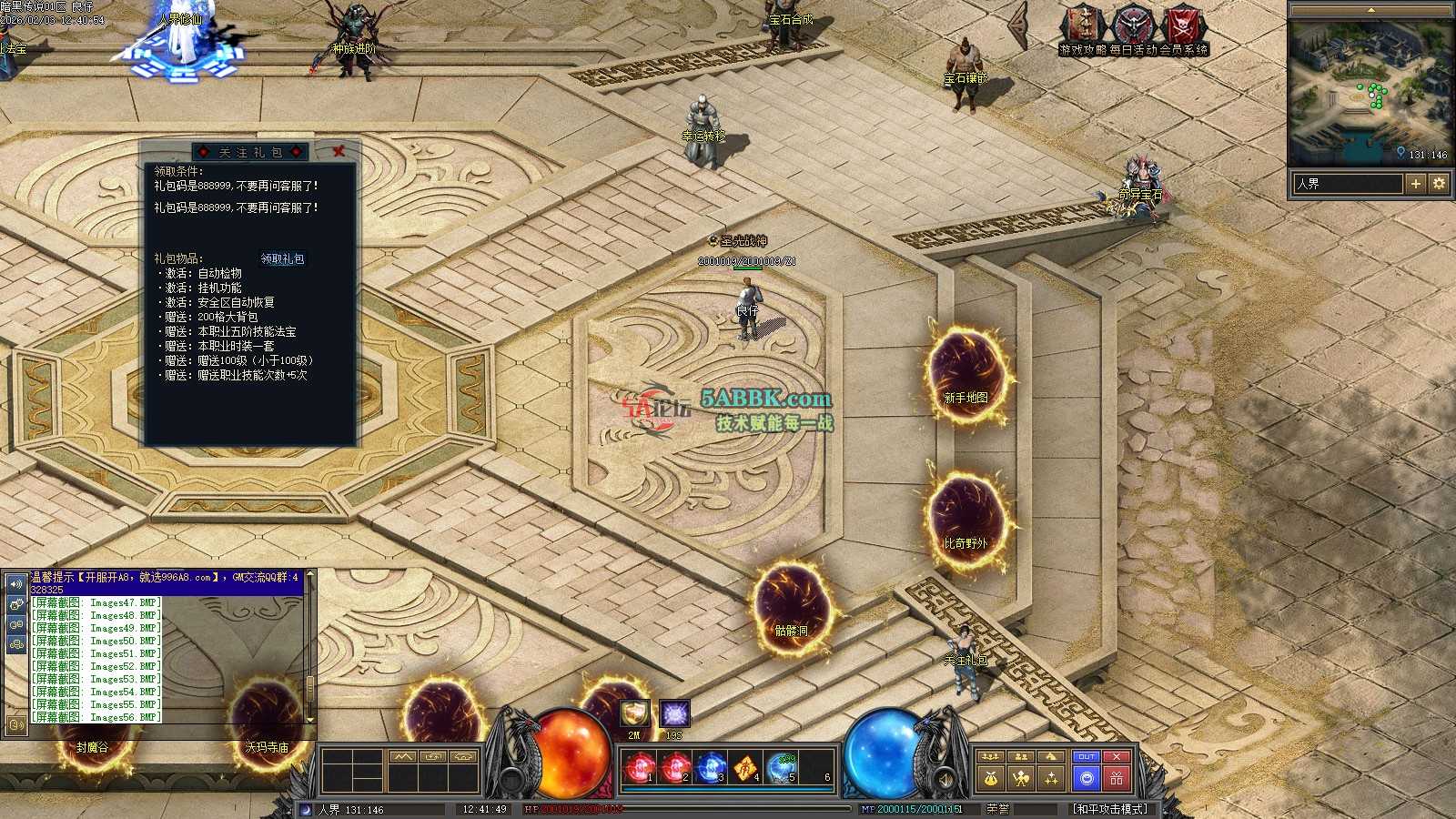Use the blue skill in hotbar slot 3
The height and width of the screenshot is (819, 1456).
pos(710,769)
